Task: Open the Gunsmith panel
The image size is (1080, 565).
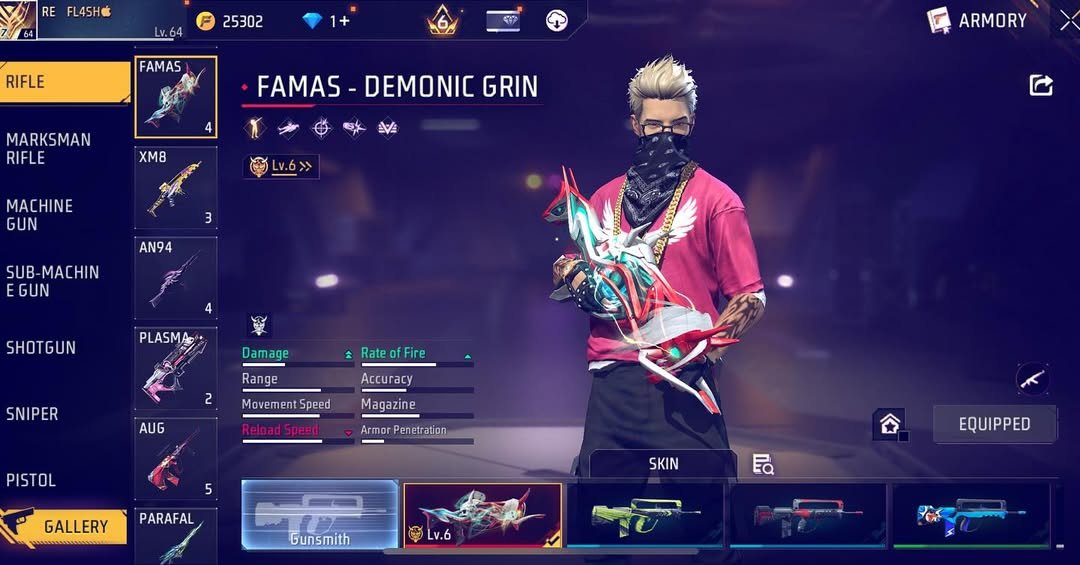Action: click(320, 515)
